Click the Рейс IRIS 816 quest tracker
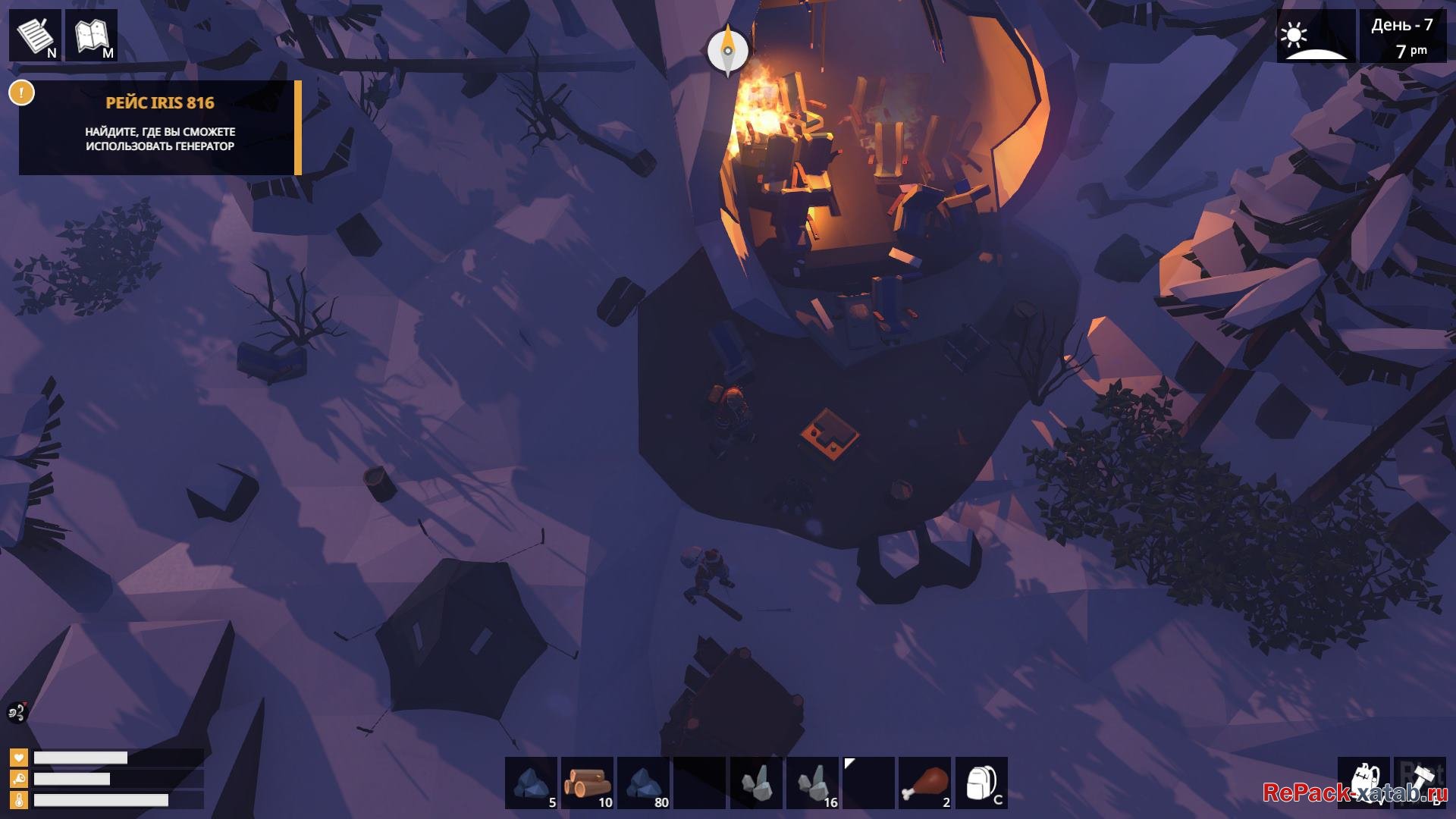Screen dimensions: 1456x819 pyautogui.click(x=160, y=127)
